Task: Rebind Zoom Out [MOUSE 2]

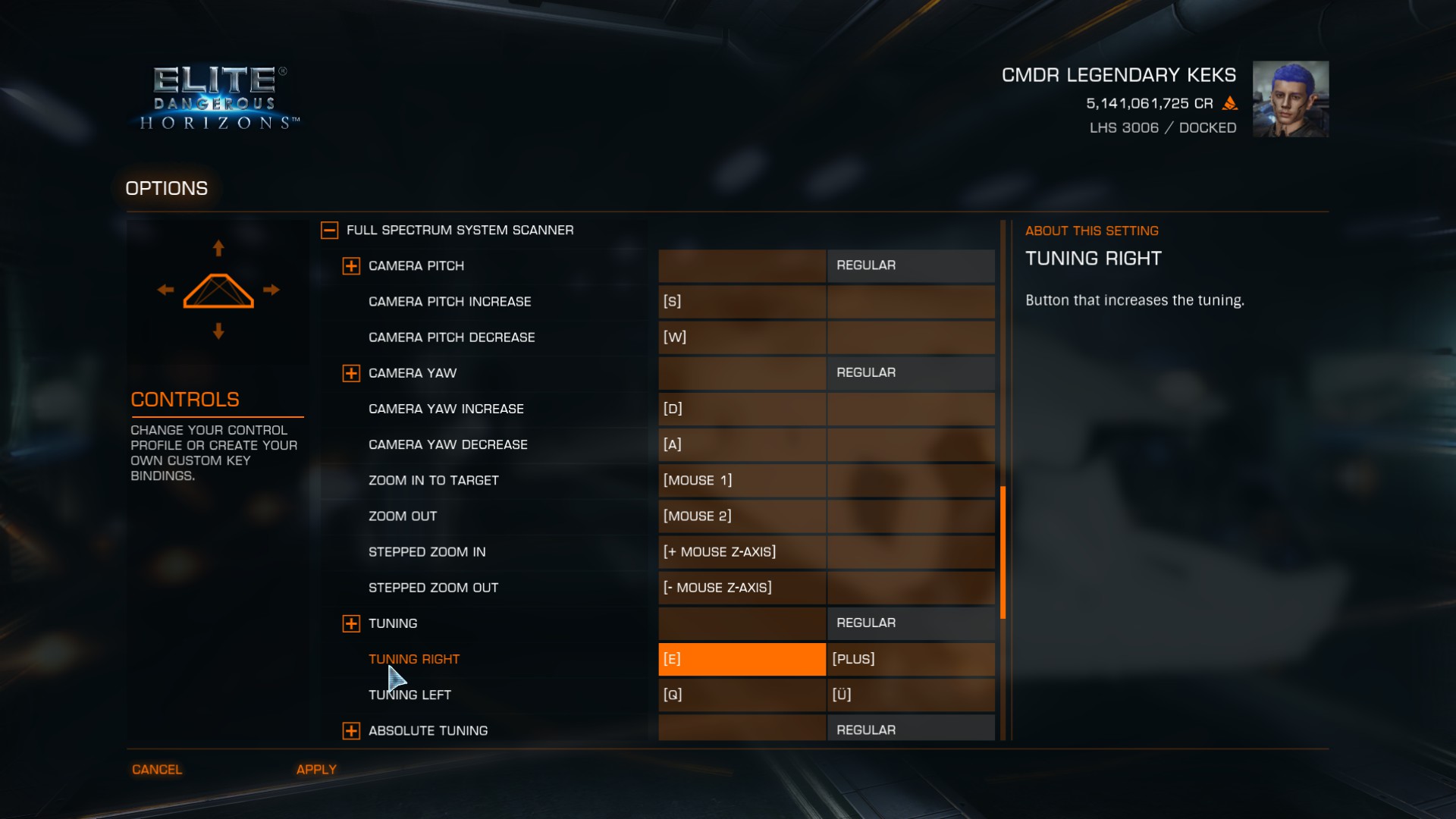Action: (741, 516)
